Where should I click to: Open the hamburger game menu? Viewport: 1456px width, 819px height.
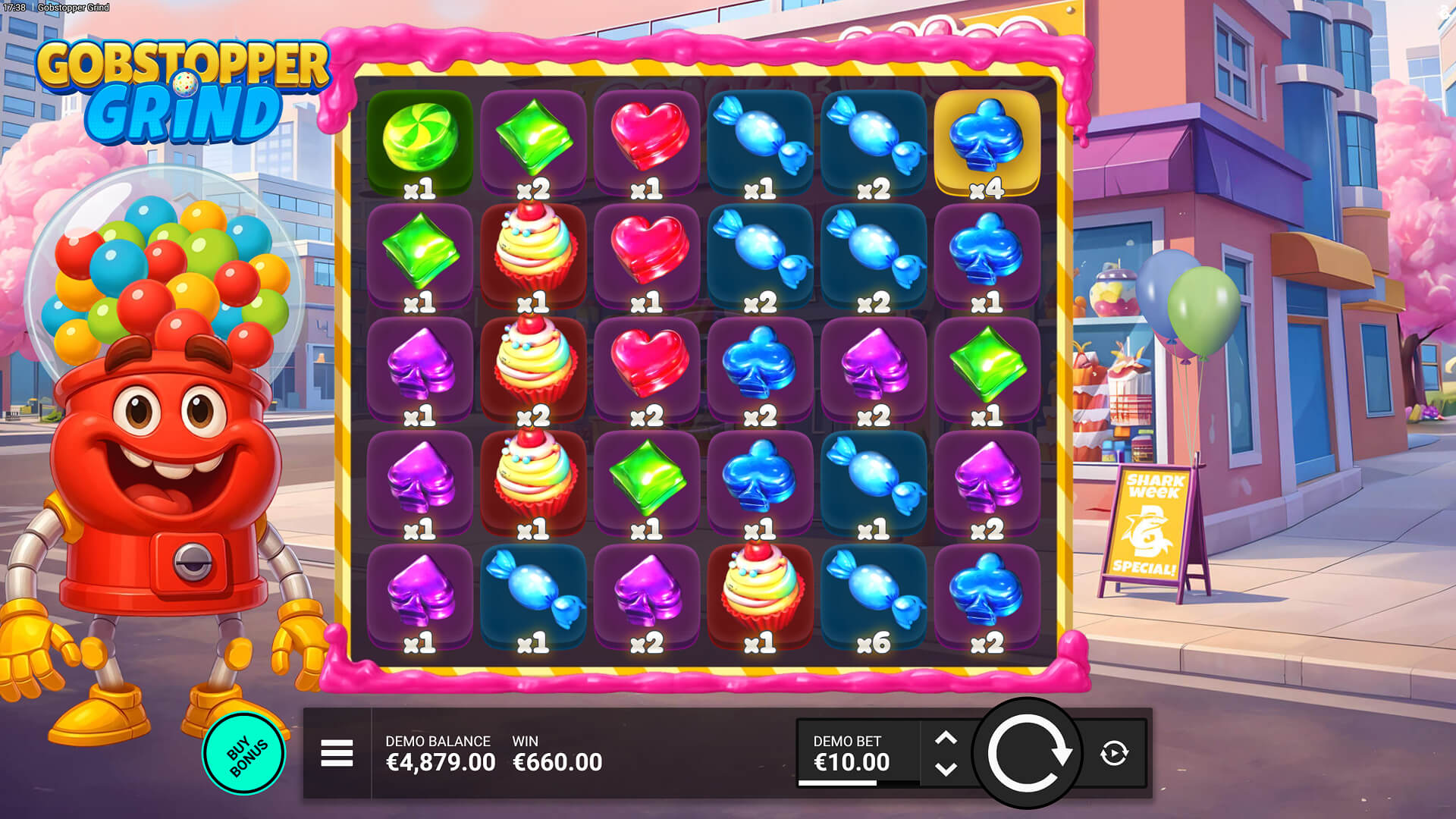pos(337,753)
